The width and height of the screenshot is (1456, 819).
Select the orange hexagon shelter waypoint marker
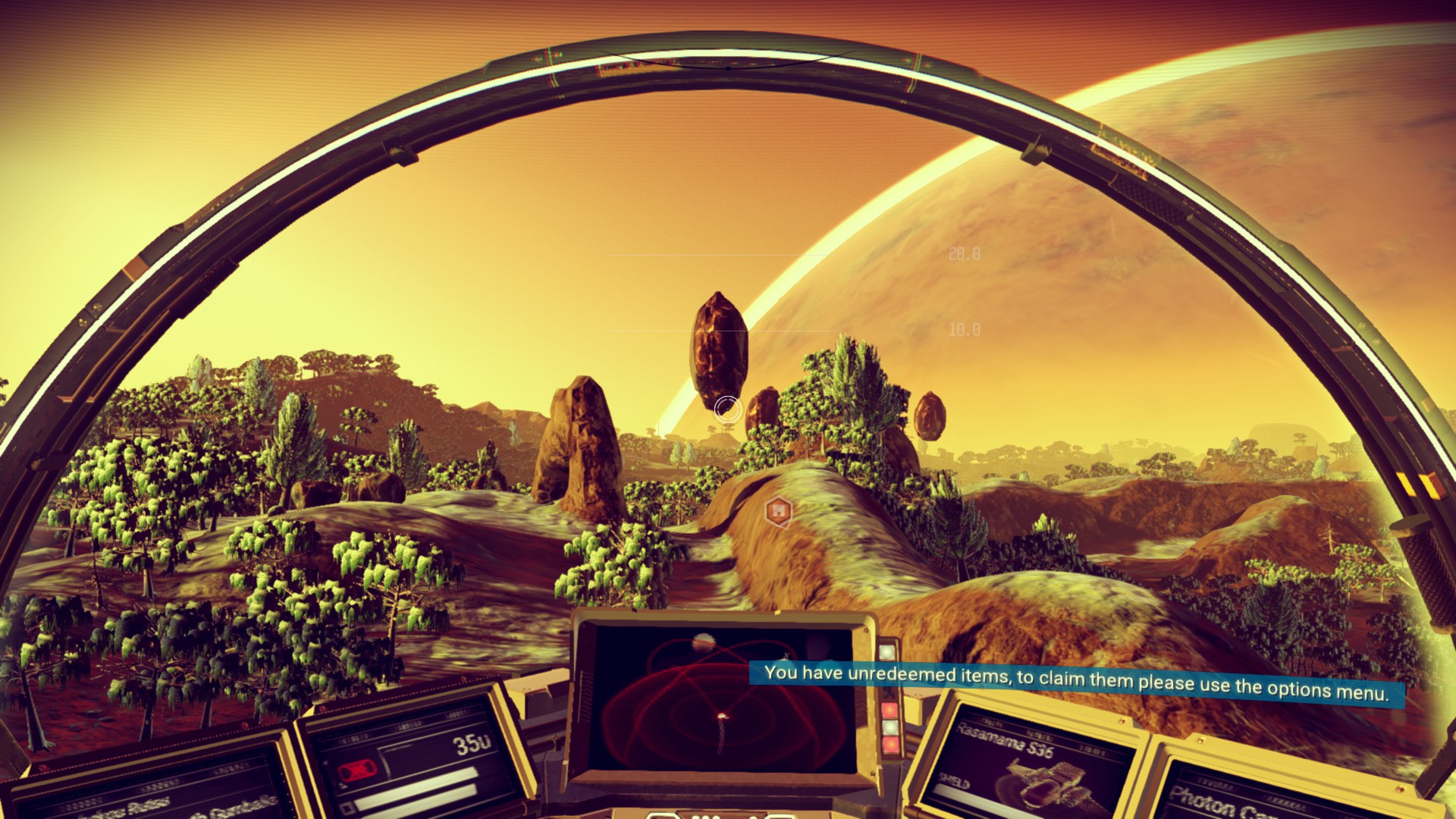pyautogui.click(x=778, y=512)
